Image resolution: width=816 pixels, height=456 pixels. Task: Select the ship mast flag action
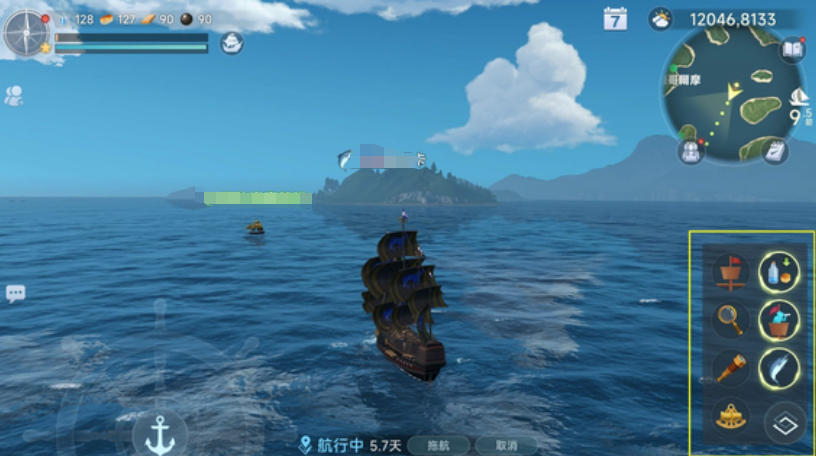click(731, 271)
